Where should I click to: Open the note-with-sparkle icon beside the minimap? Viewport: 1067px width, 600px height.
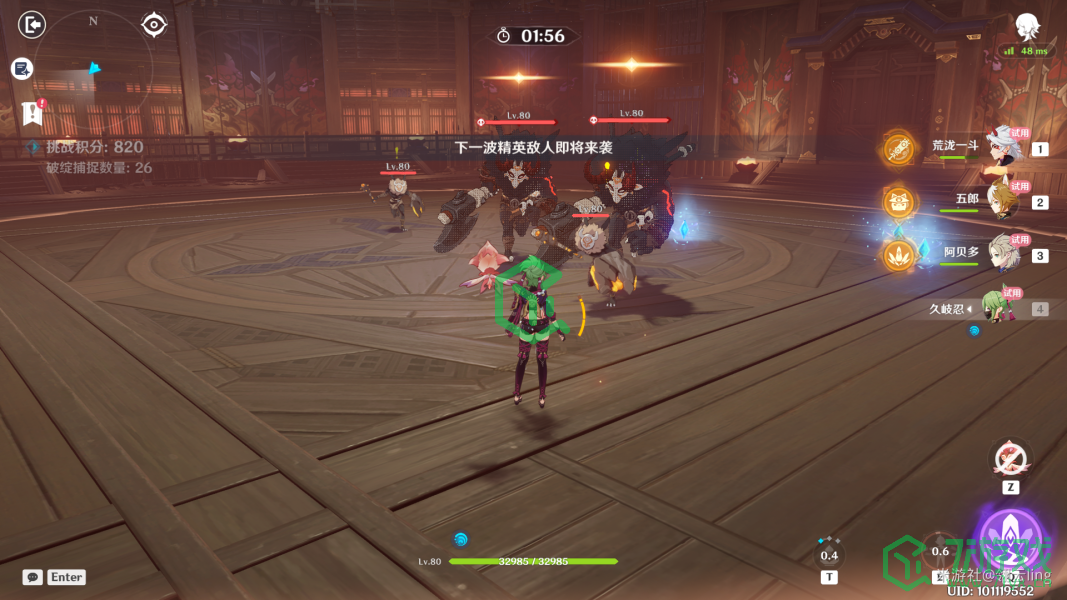tap(22, 68)
